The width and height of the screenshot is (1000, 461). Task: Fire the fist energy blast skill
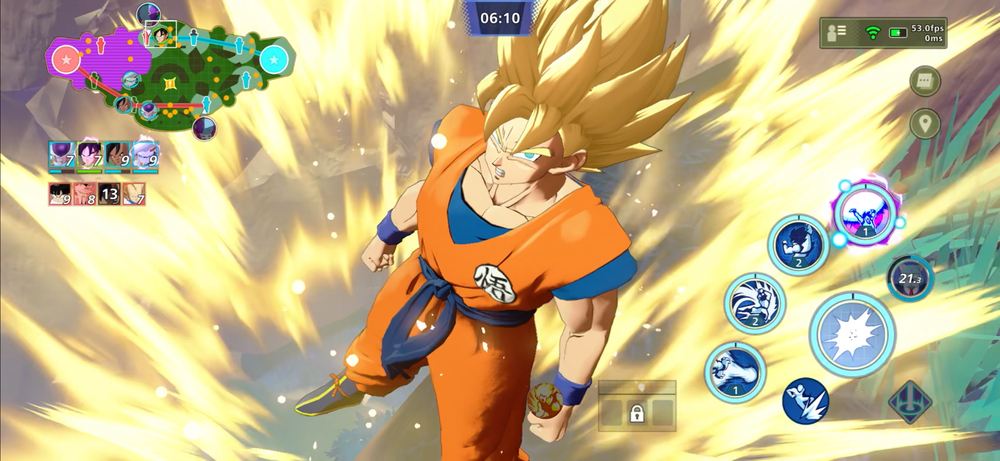pyautogui.click(x=734, y=371)
